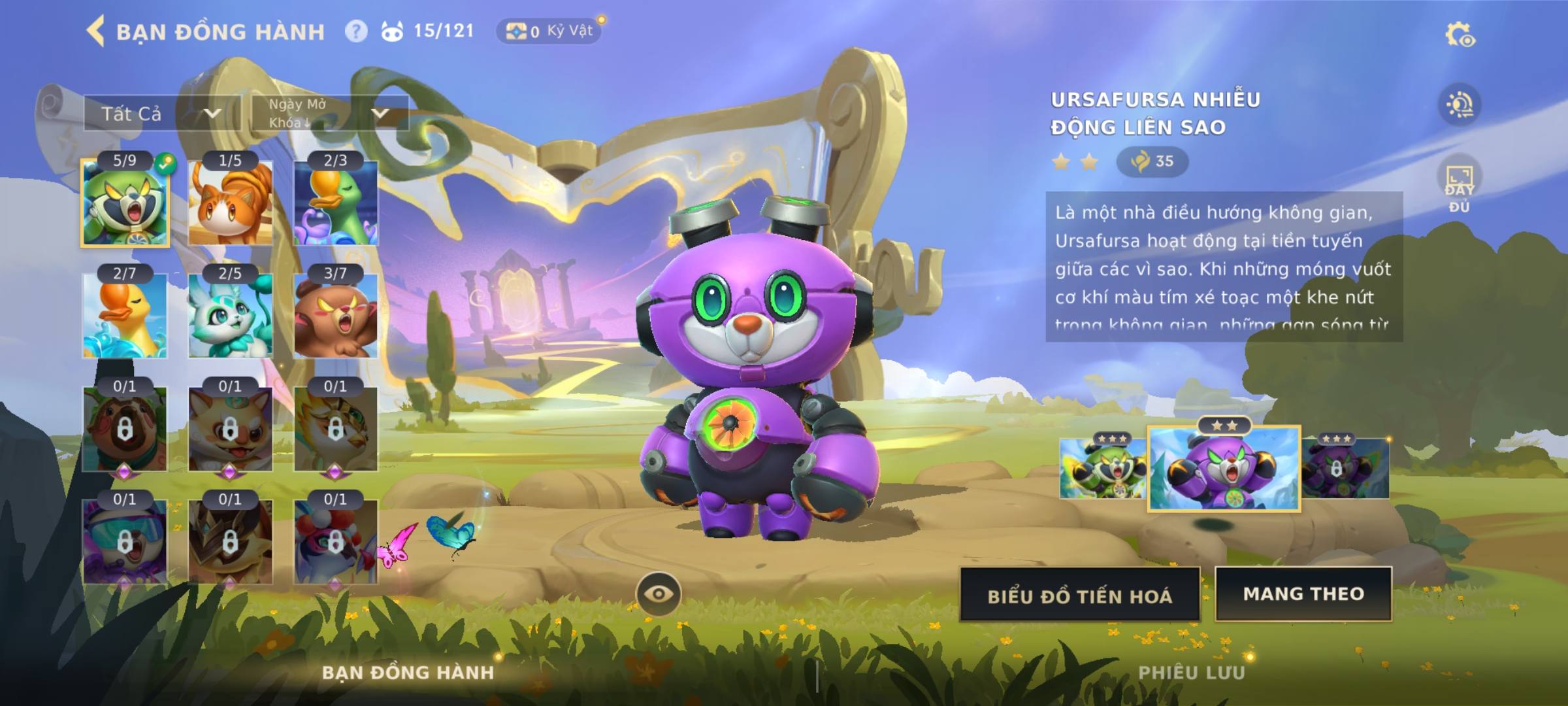Open the question mark help icon

coord(356,31)
